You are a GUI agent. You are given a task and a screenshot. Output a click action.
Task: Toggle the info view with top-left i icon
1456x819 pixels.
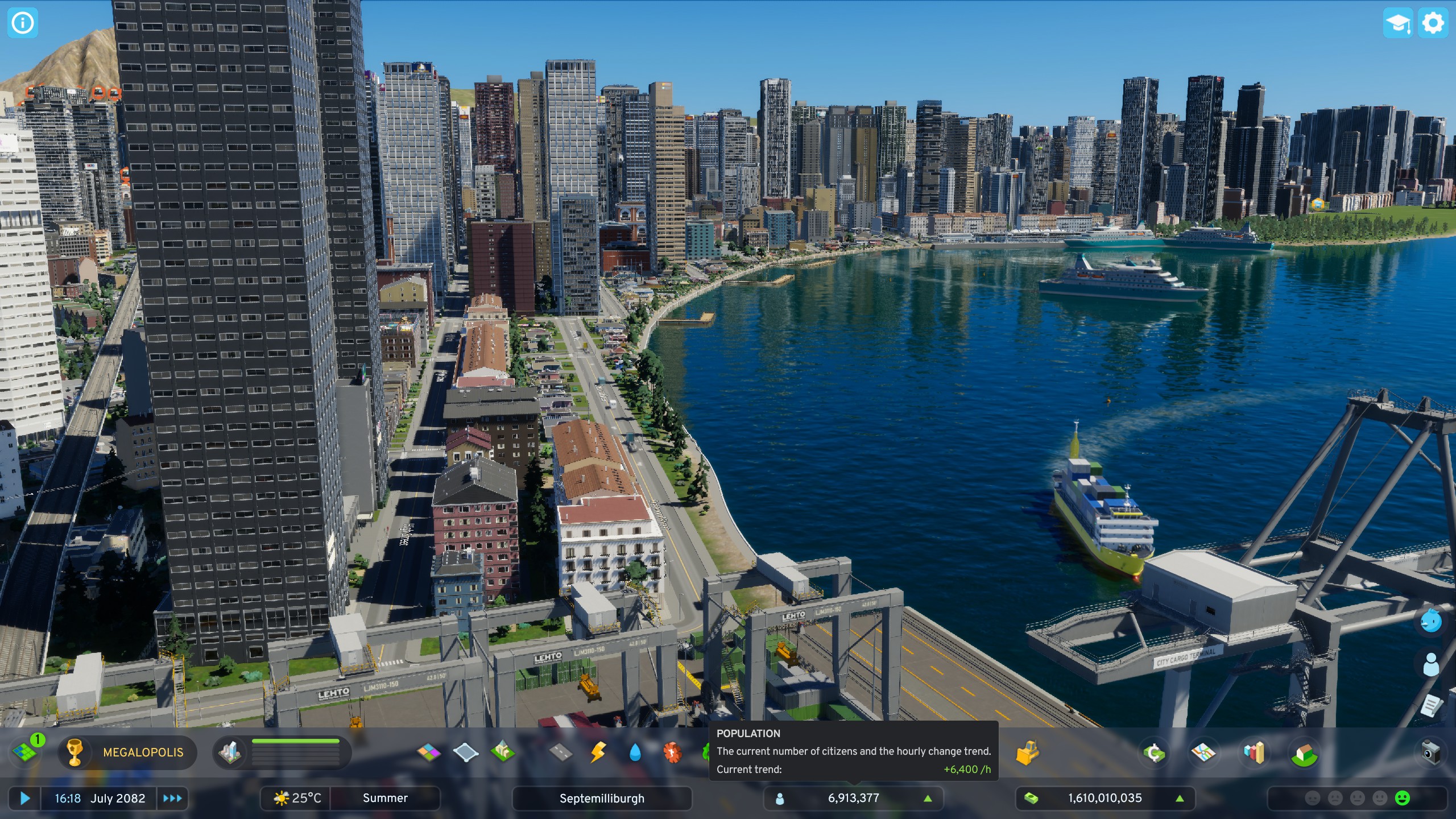[22, 22]
